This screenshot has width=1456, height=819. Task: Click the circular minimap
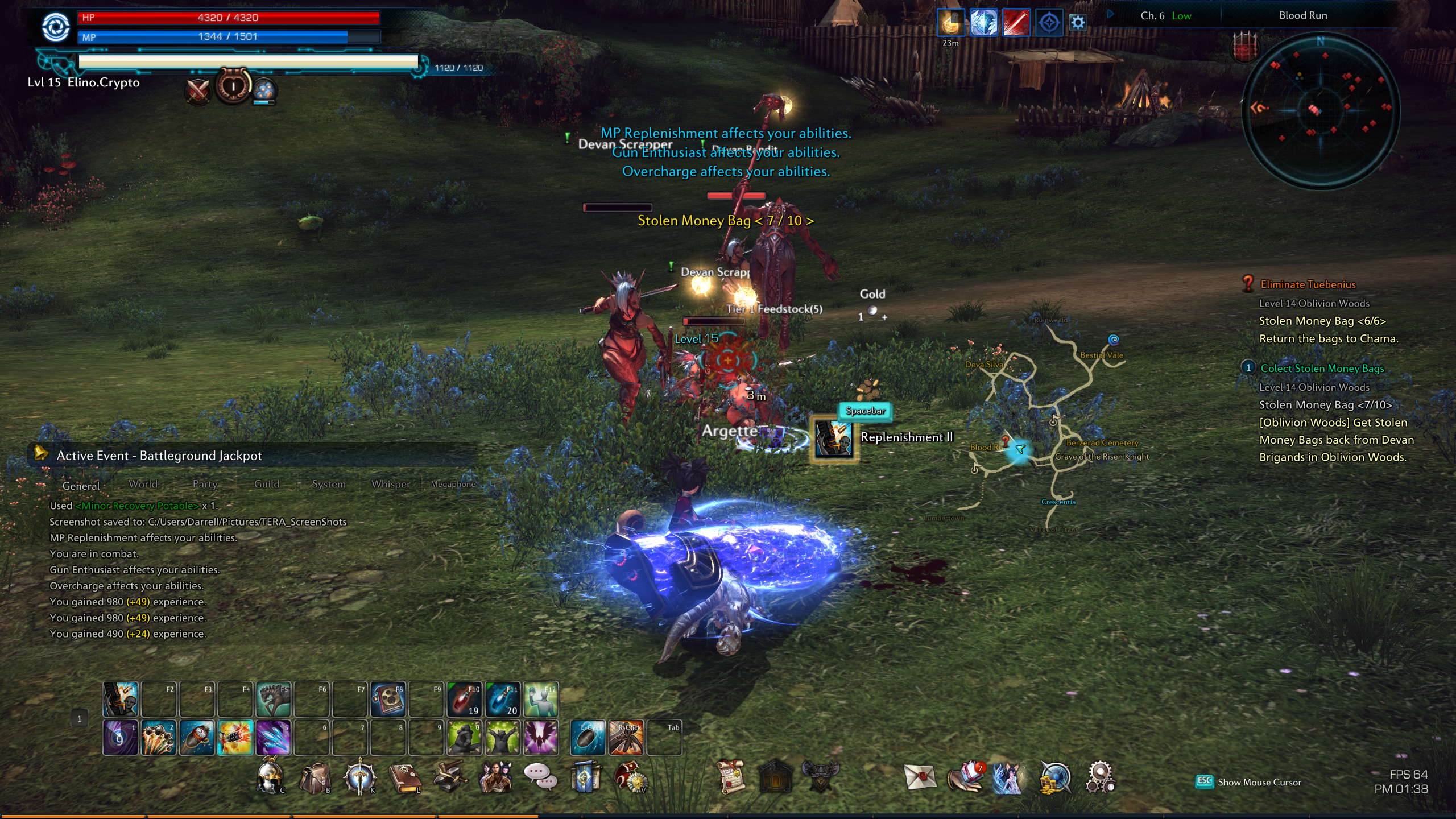1319,110
